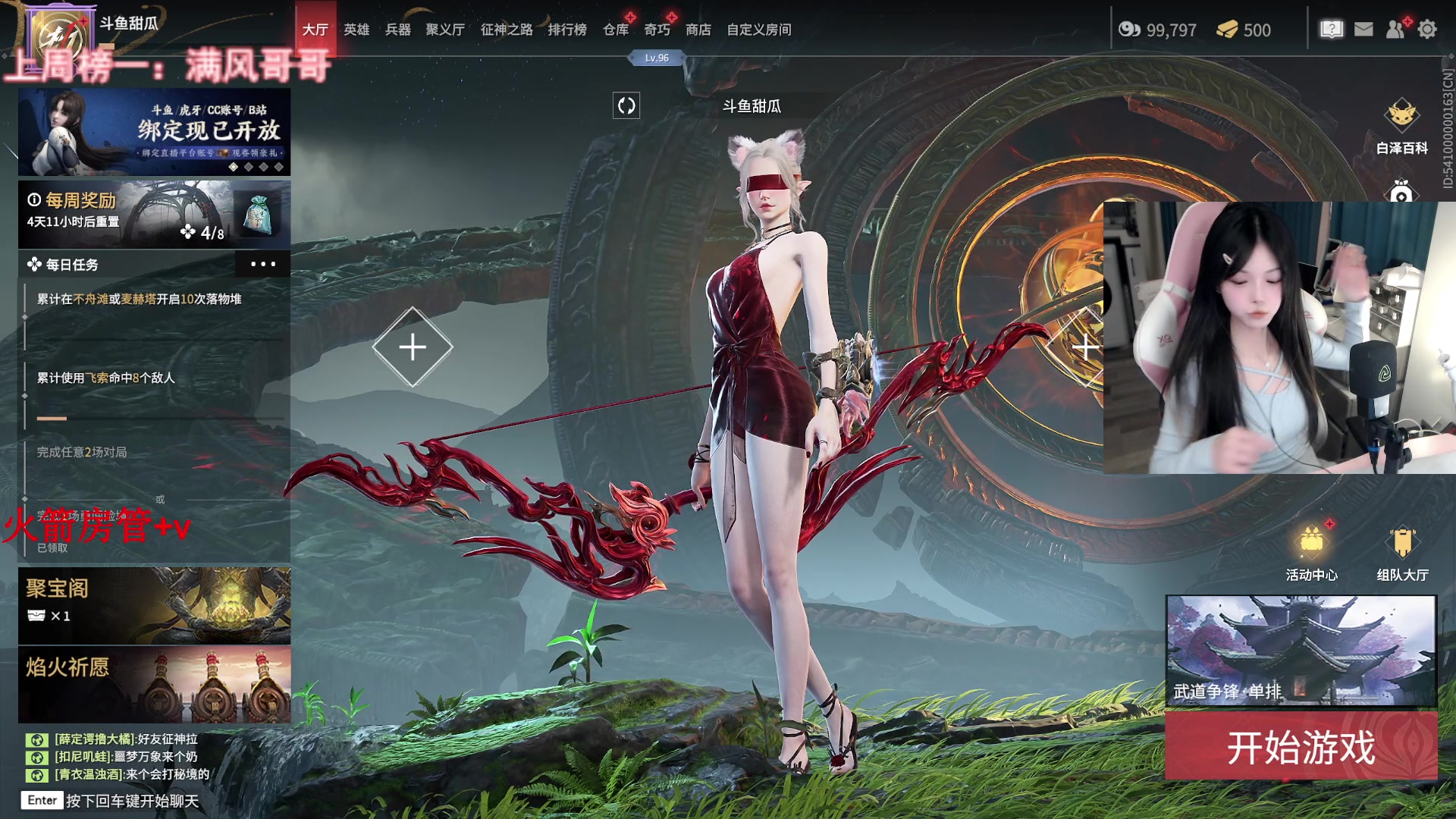This screenshot has width=1456, height=819.
Task: Open the 兵器 weapons tab
Action: tap(398, 30)
